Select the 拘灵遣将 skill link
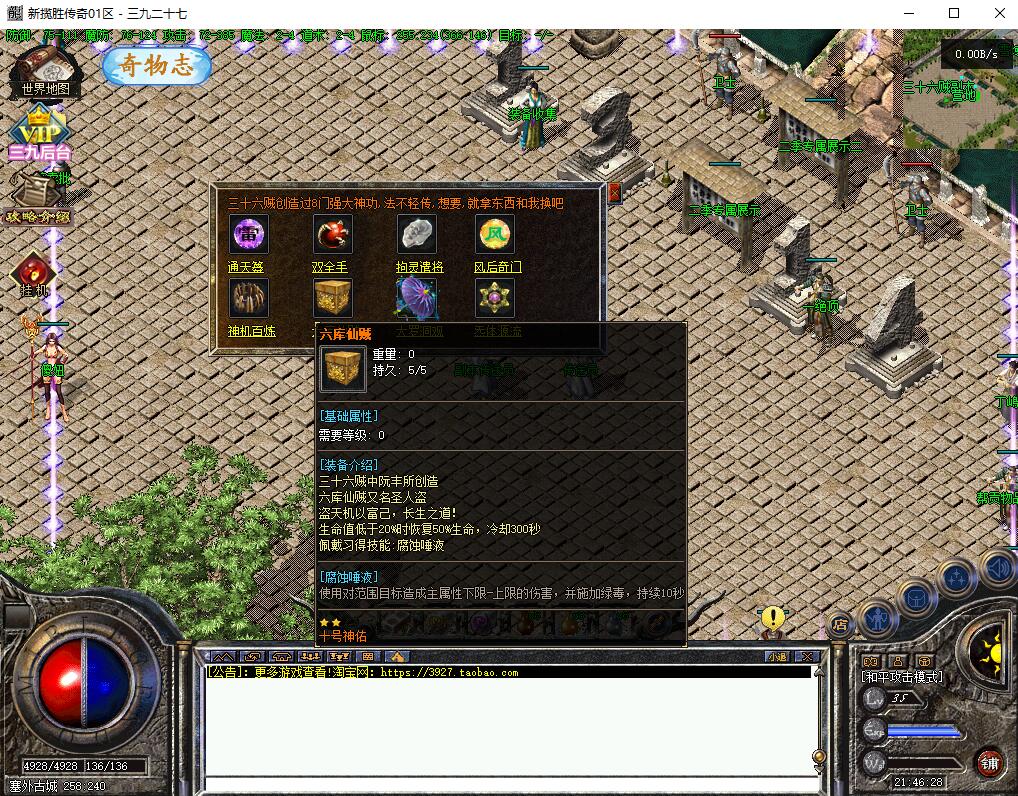Viewport: 1018px width, 796px height. point(419,267)
